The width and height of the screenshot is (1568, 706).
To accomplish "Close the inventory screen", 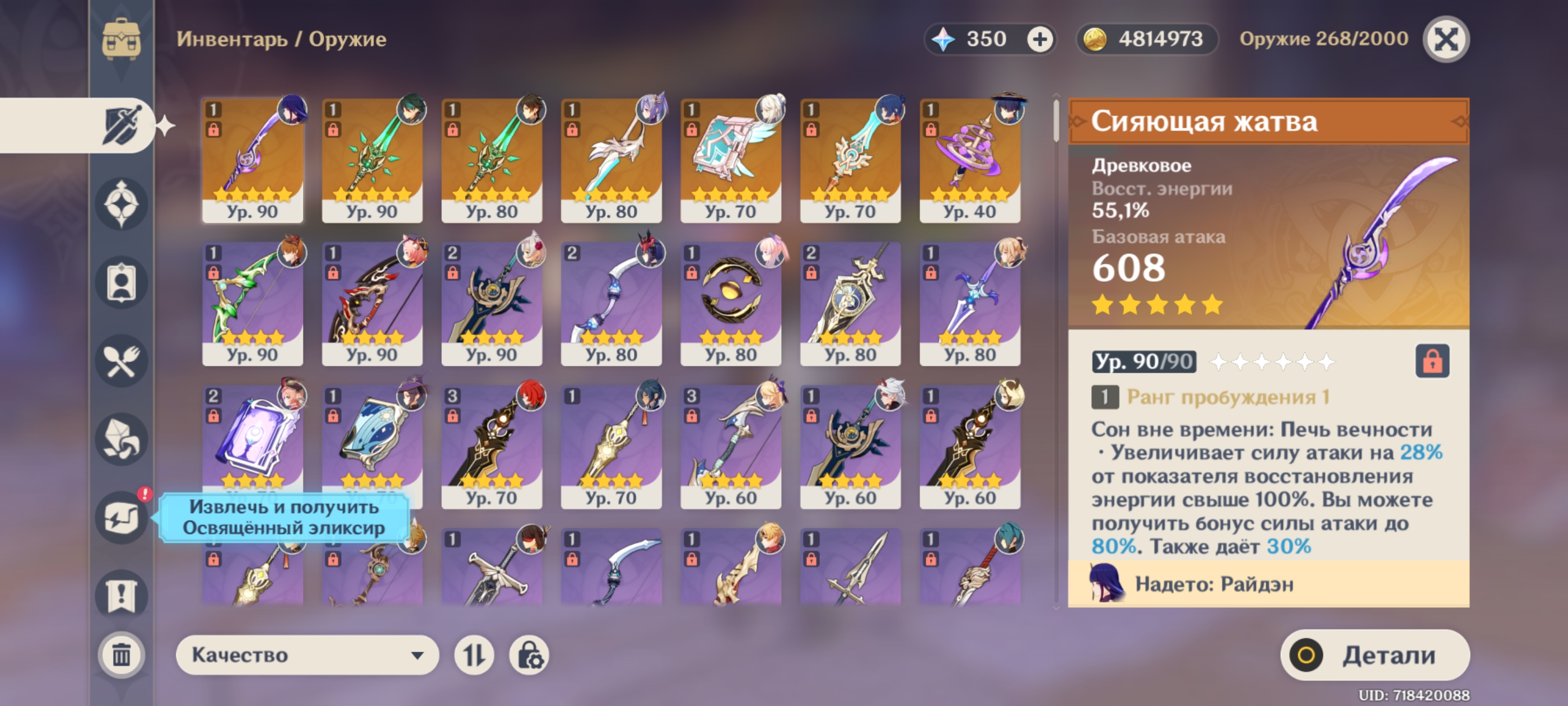I will [x=1446, y=40].
